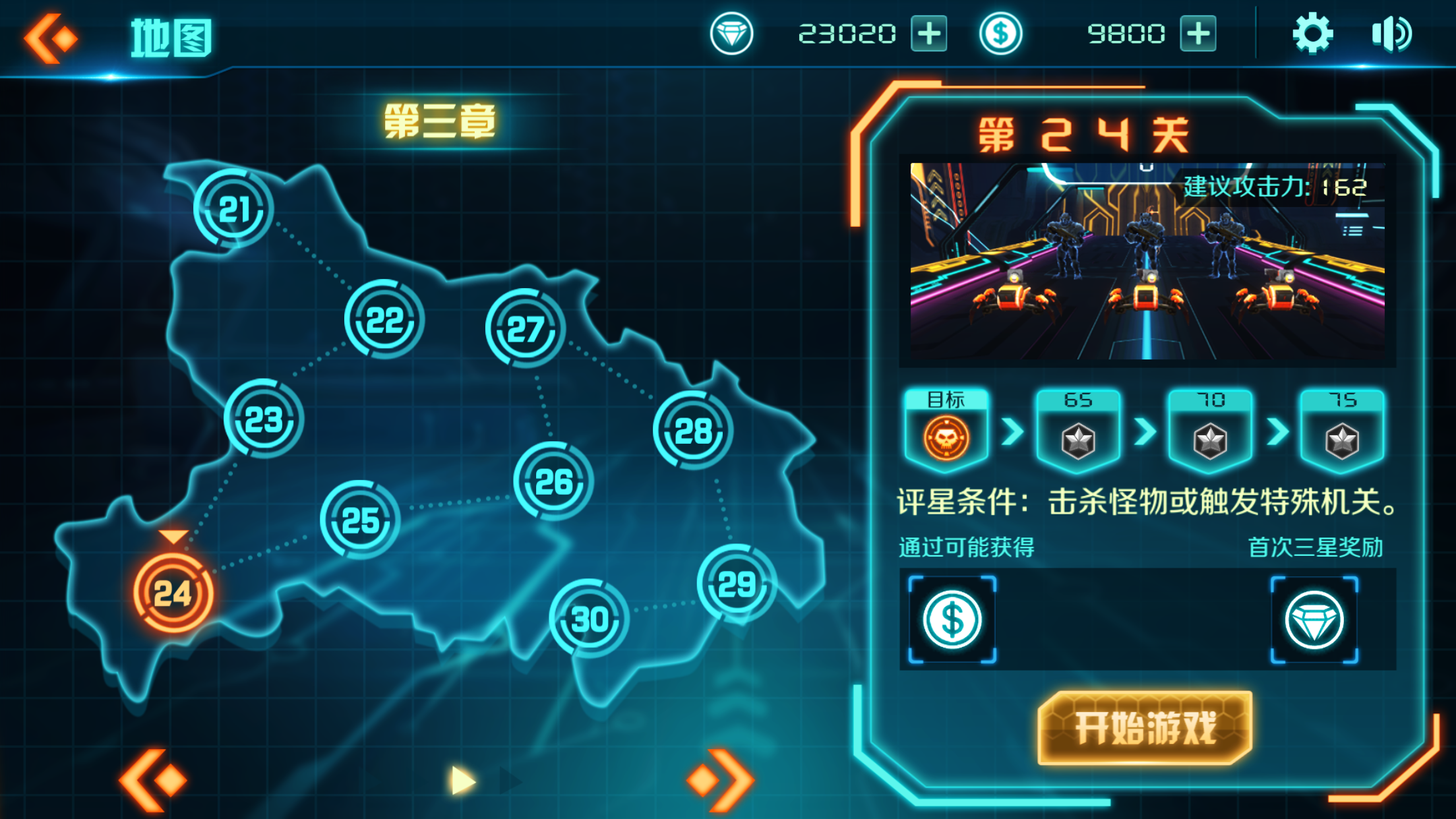Select the skull target goal icon
1456x819 pixels.
[x=946, y=435]
